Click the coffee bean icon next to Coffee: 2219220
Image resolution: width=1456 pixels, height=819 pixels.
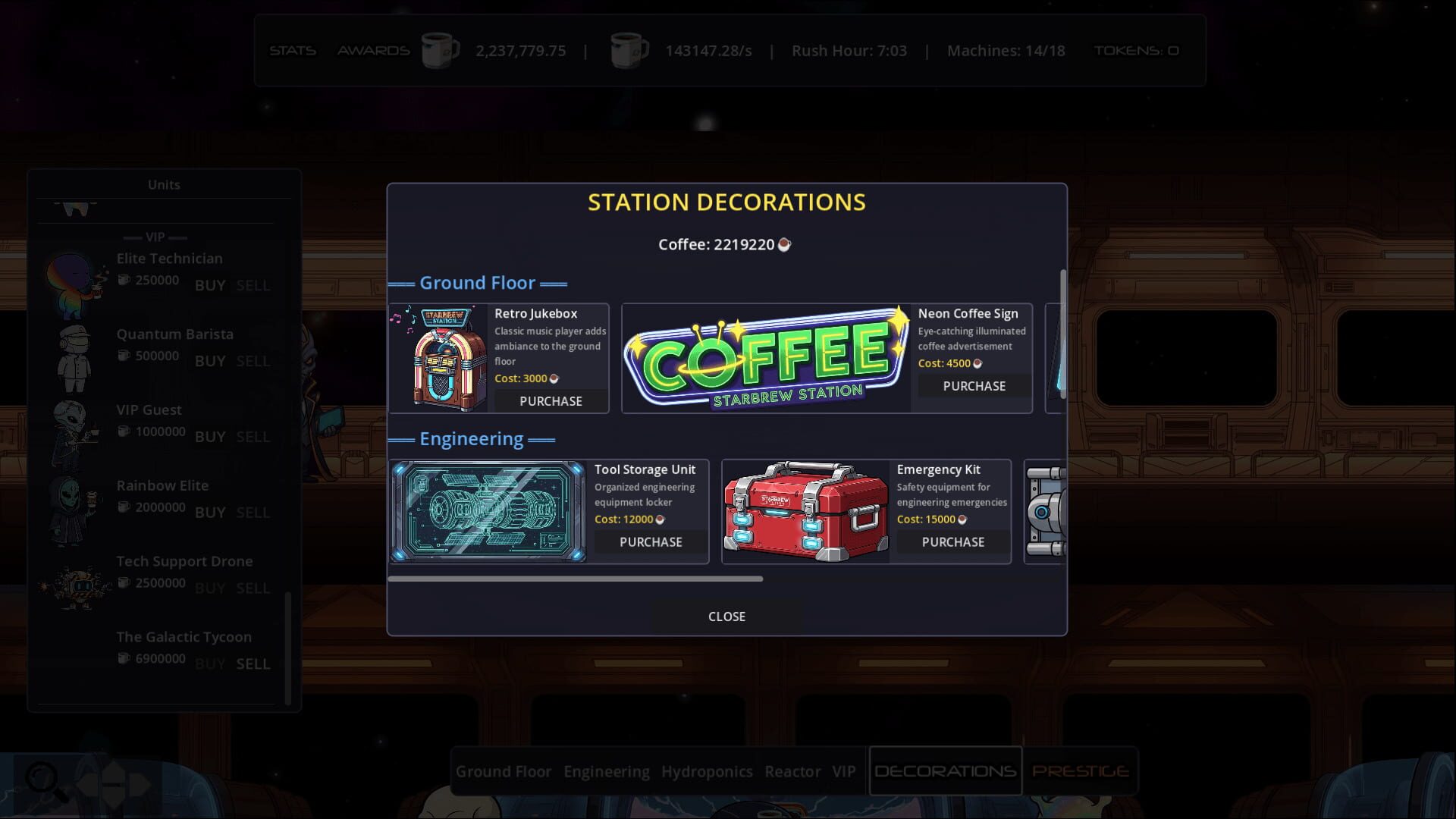point(786,244)
